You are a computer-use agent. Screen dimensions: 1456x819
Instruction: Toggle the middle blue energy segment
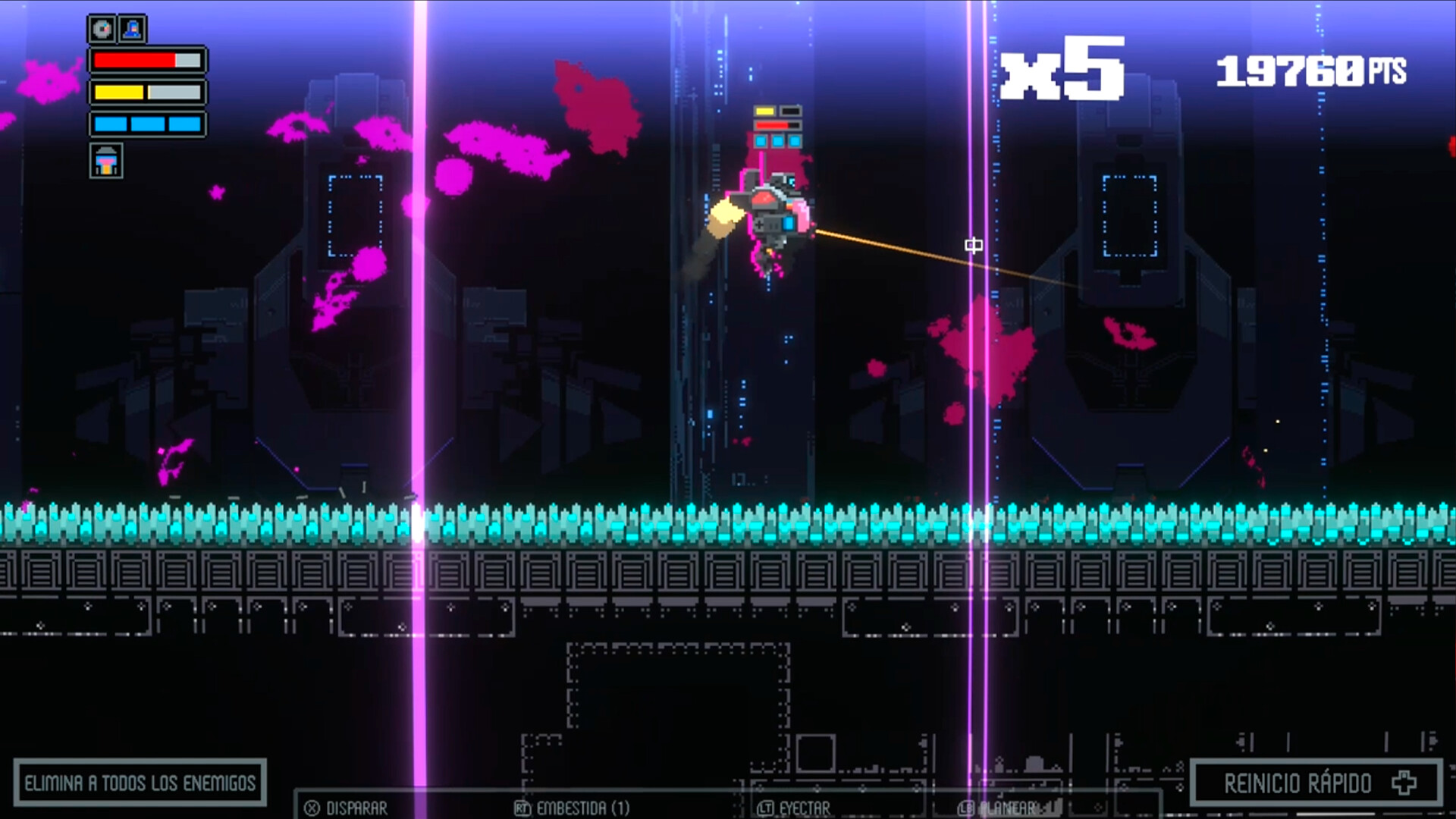point(147,124)
